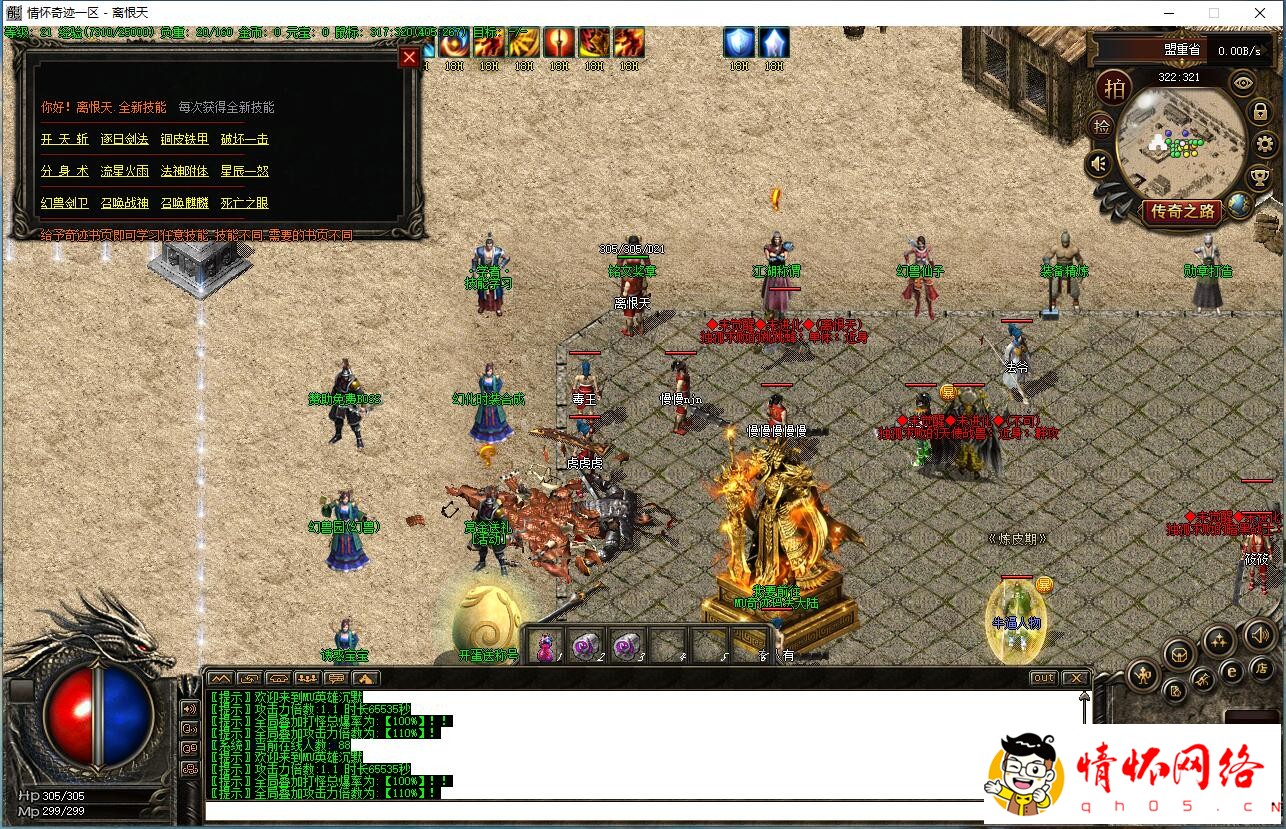The height and width of the screenshot is (829, 1286).
Task: Click the 死亡之眼 skill link
Action: click(245, 203)
